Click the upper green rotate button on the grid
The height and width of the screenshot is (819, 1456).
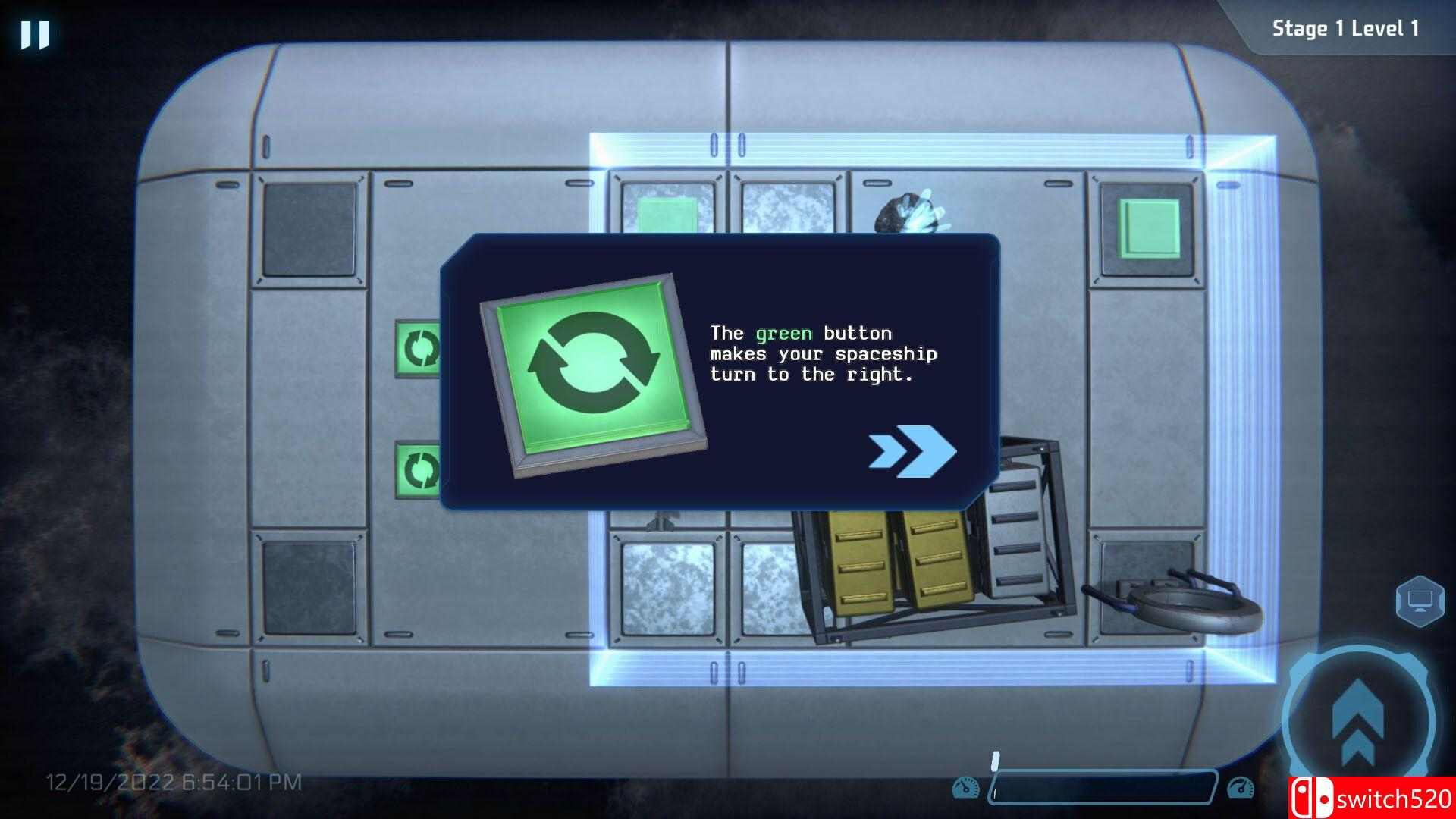(x=416, y=348)
